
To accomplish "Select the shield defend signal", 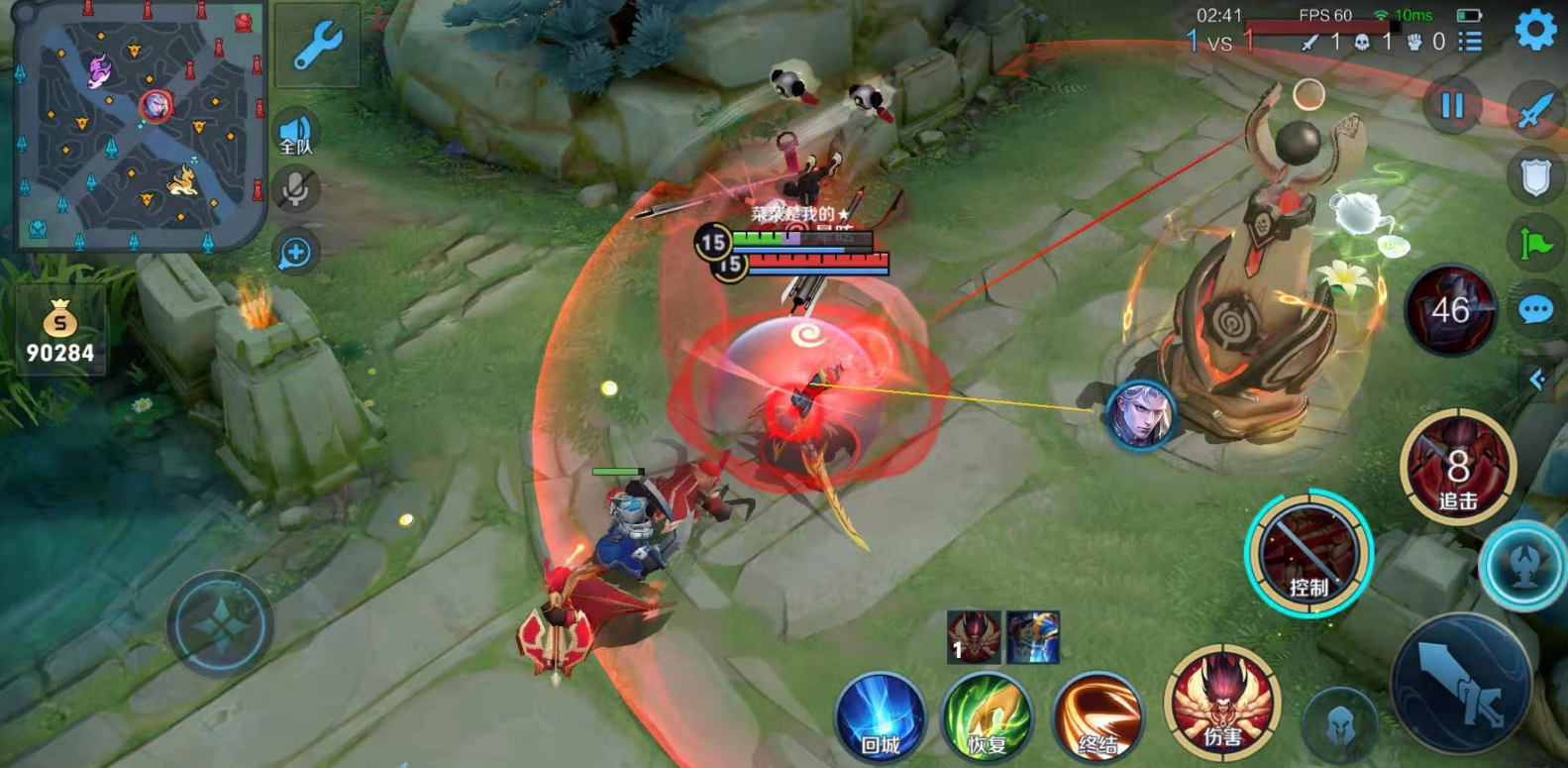I will pyautogui.click(x=1535, y=176).
